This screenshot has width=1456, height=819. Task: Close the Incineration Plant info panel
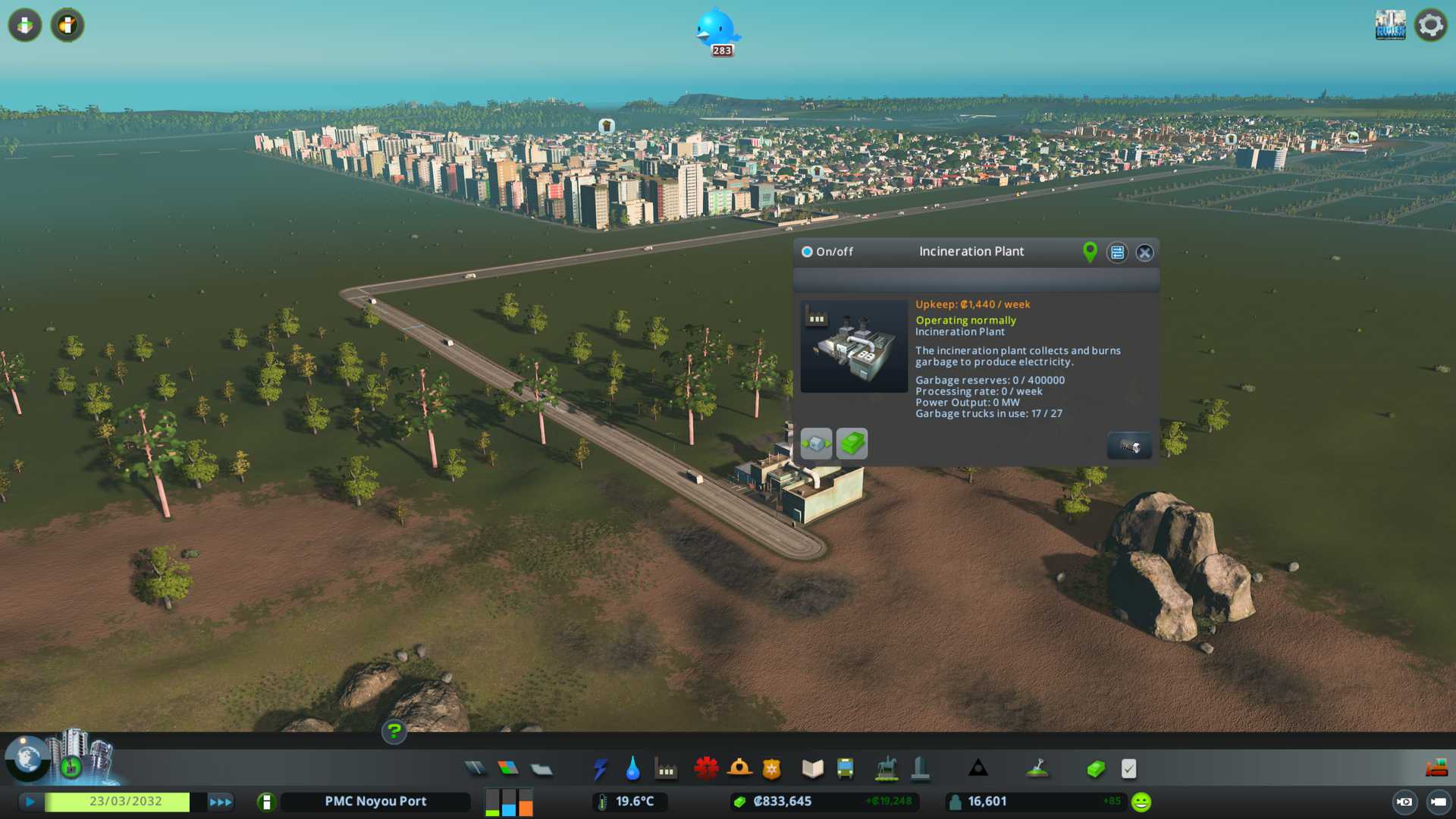[x=1144, y=253]
